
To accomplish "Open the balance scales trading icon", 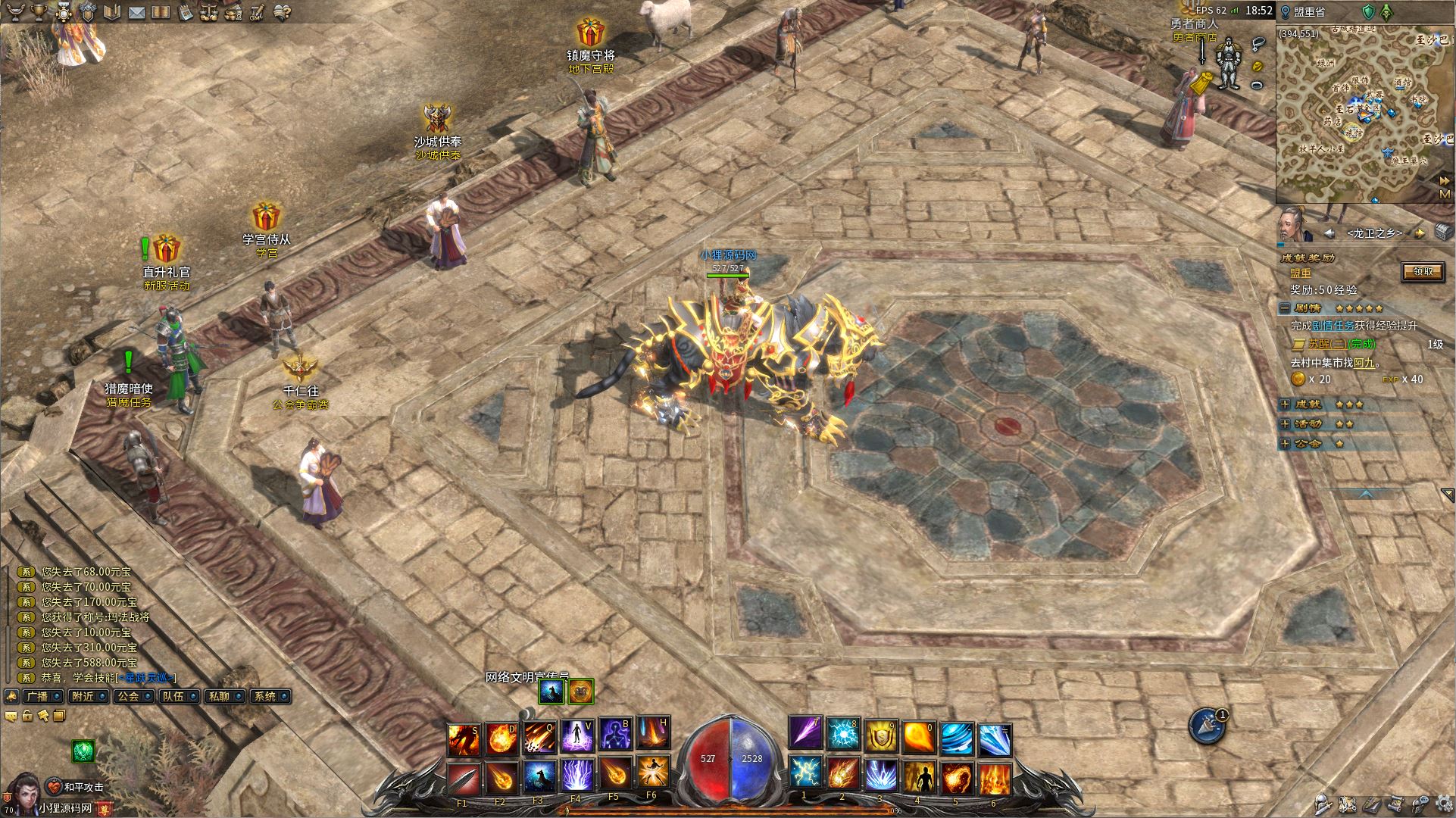I will point(209,12).
